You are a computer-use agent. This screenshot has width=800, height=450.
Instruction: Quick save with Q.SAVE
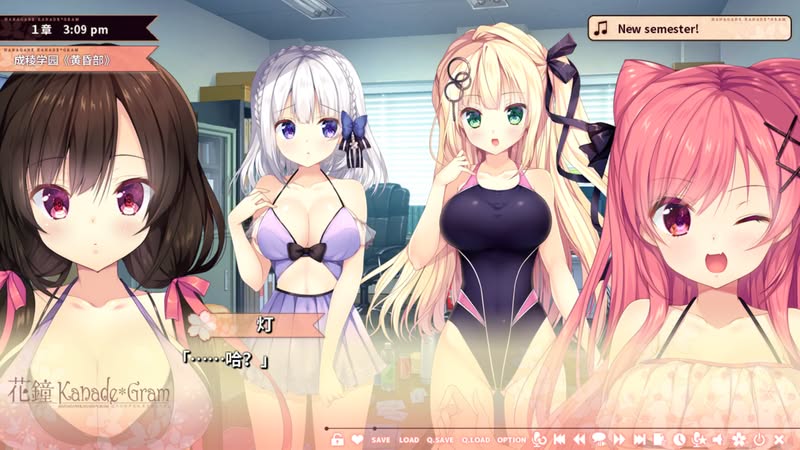(440, 440)
